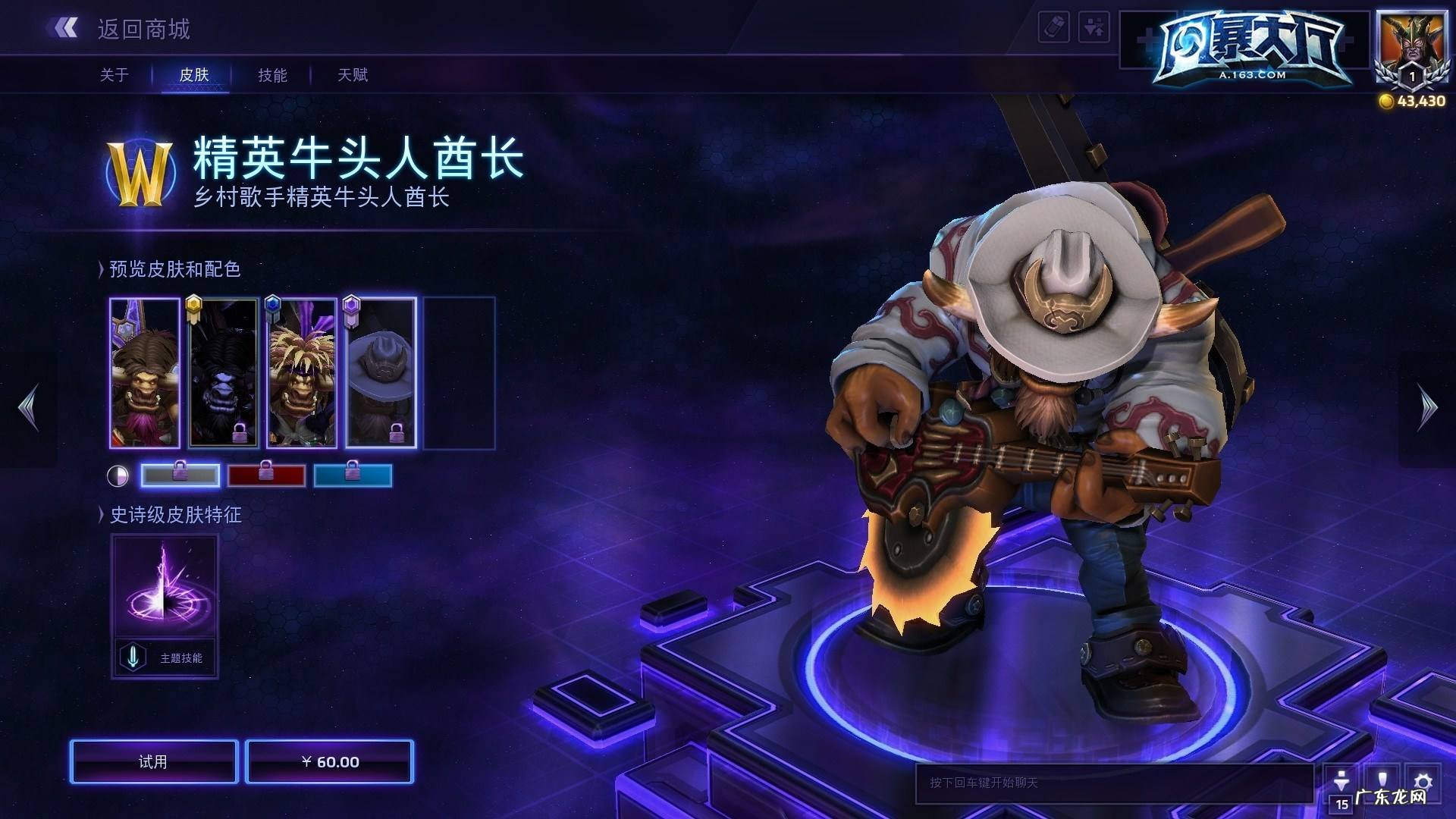
Task: Select the locked red color variation swatch
Action: coord(267,475)
